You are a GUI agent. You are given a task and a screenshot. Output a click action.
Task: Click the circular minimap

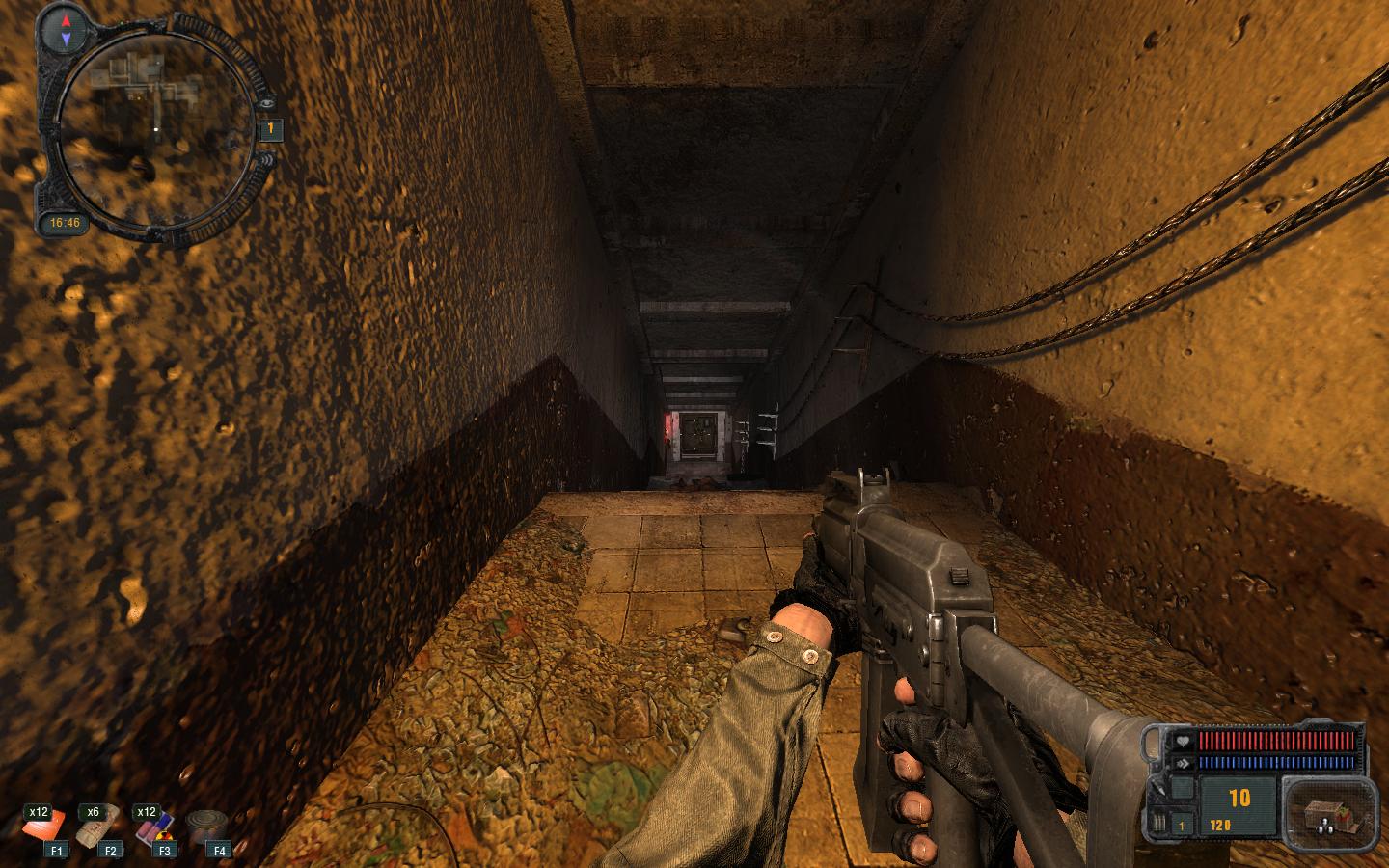pyautogui.click(x=154, y=128)
